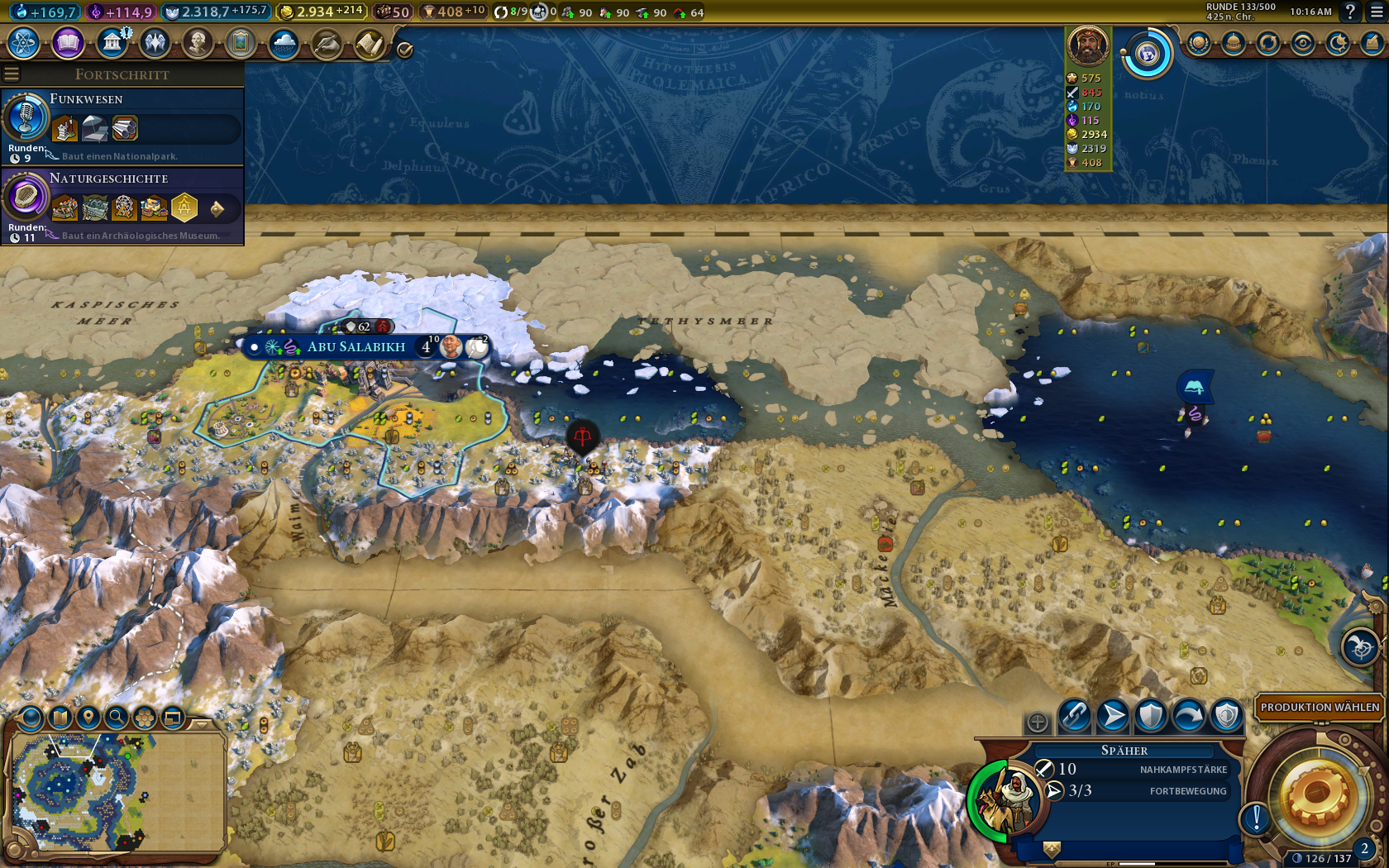Open the game menu hamburger icon
Viewport: 1389px width, 868px height.
[1377, 12]
